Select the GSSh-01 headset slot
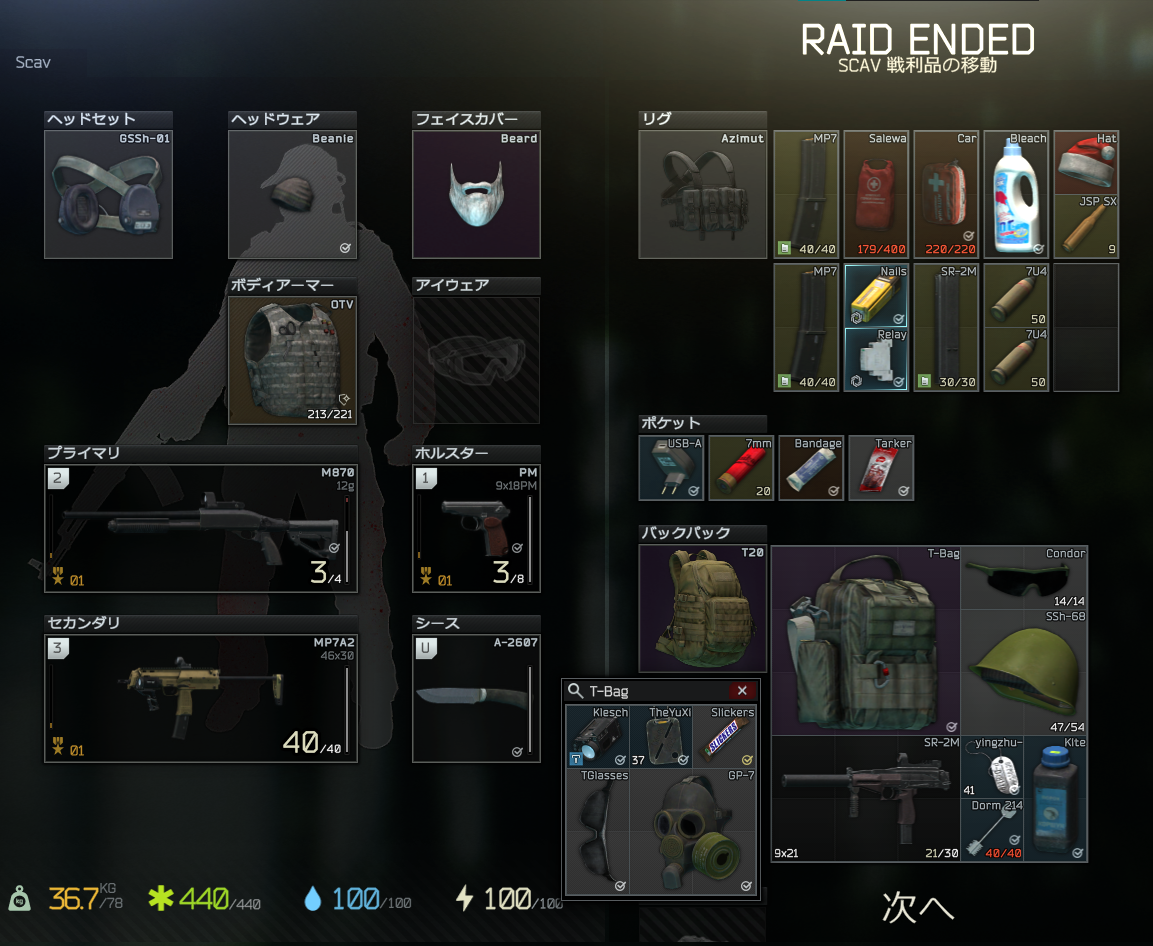The width and height of the screenshot is (1153, 946). pos(108,195)
